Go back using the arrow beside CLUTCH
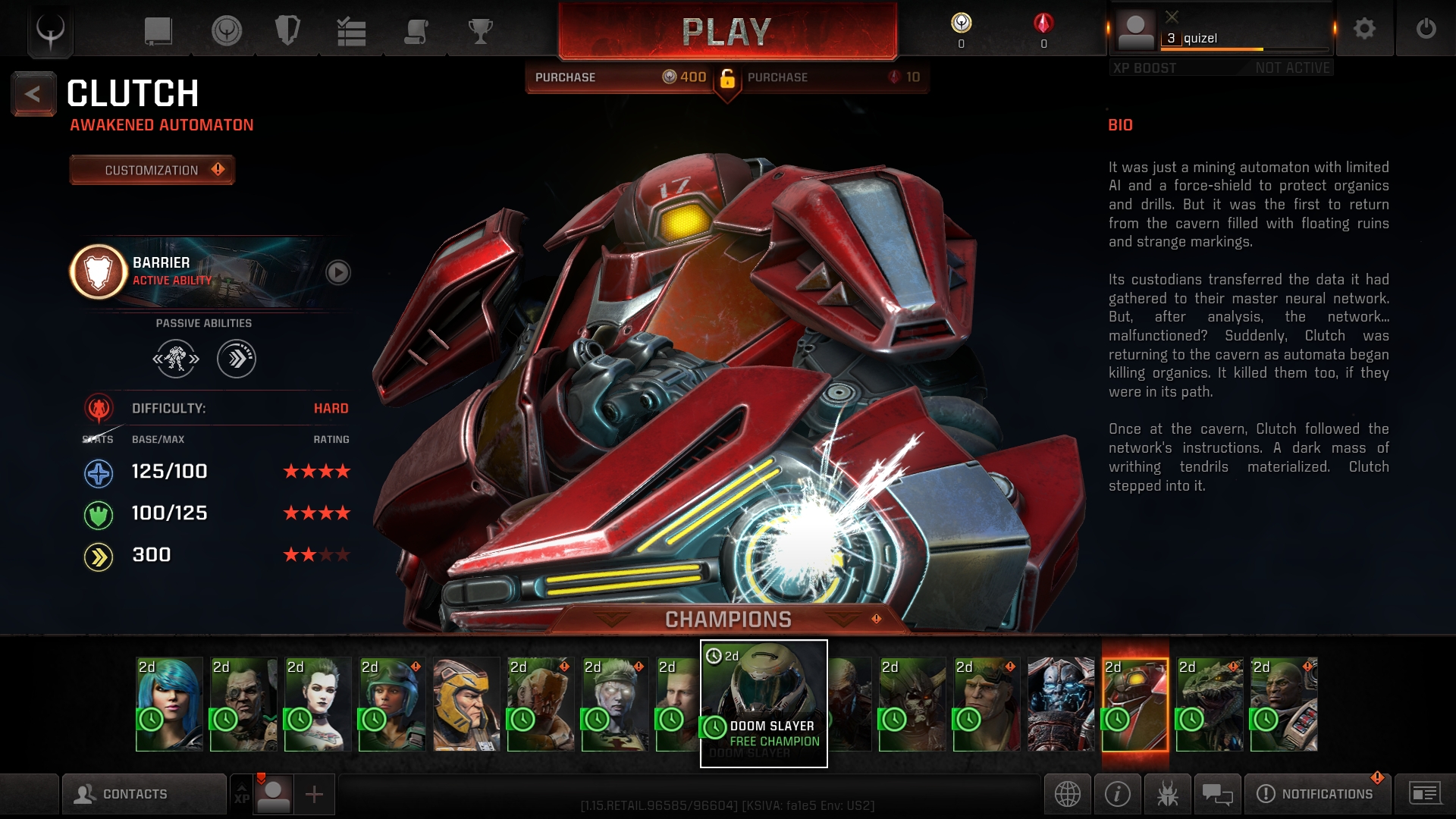 click(33, 94)
